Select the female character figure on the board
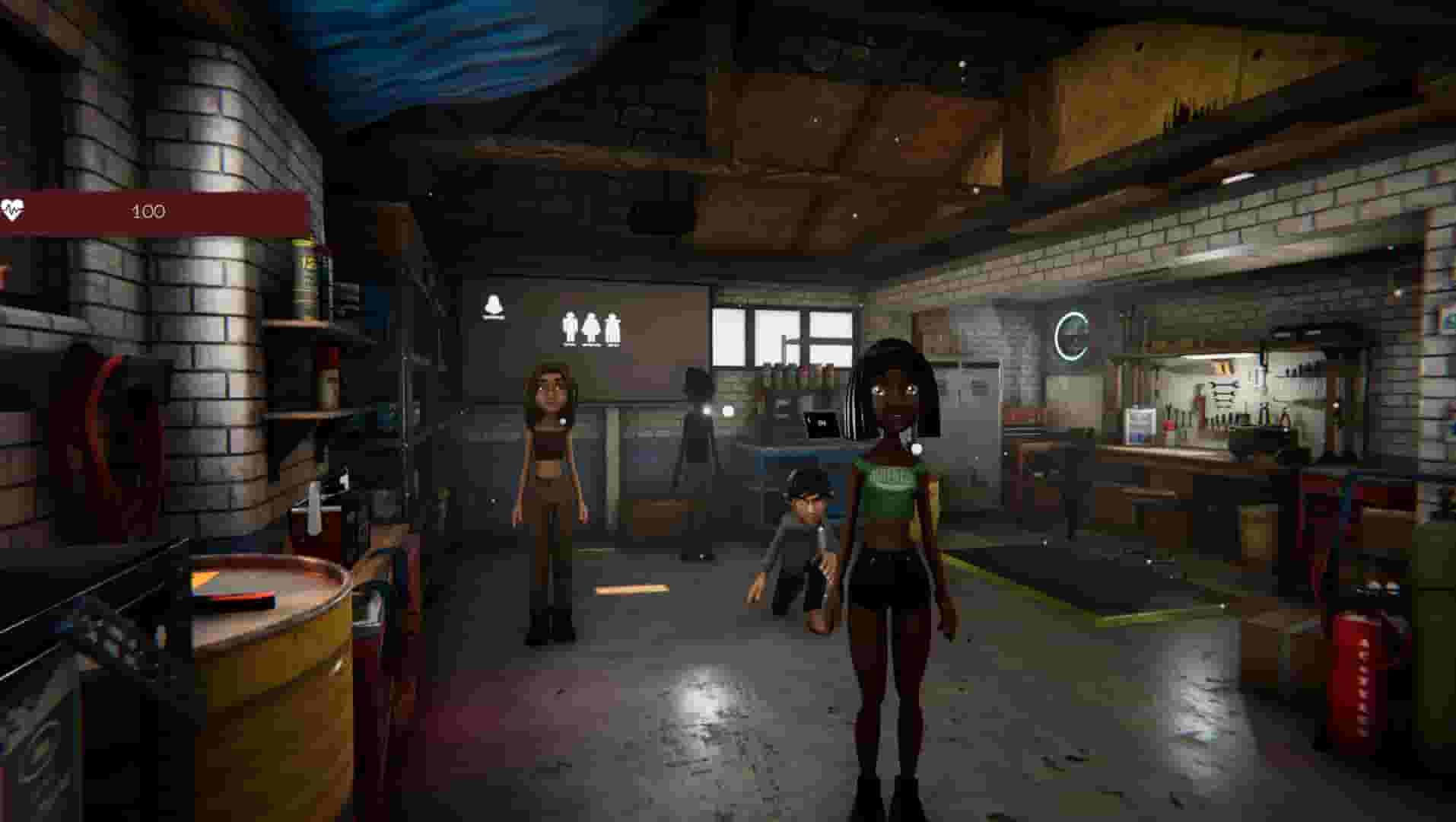Image resolution: width=1456 pixels, height=822 pixels. pos(590,327)
